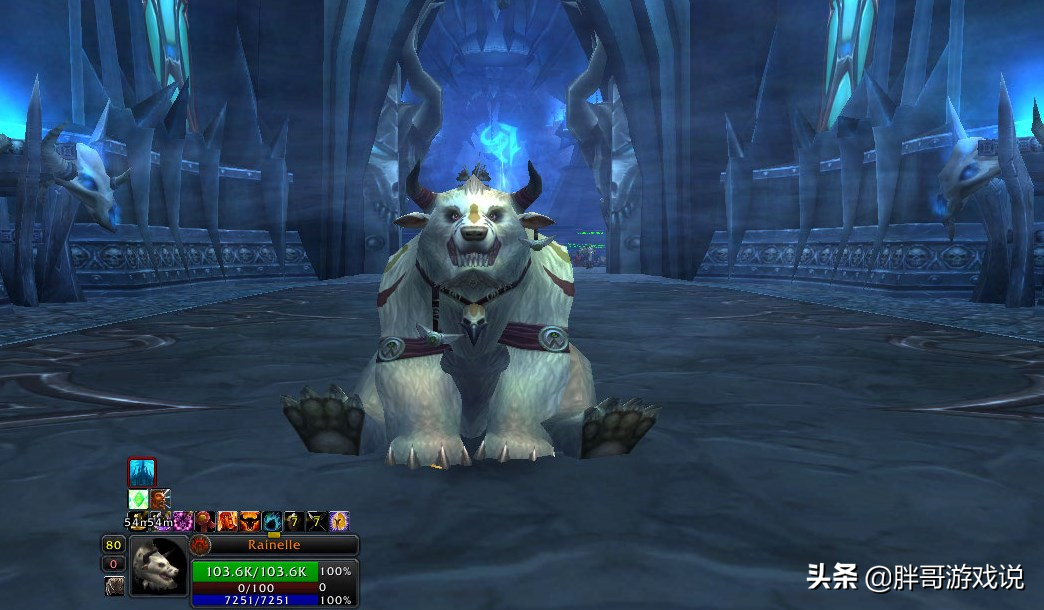Click the Rainelle bear portrait
This screenshot has width=1044, height=610.
click(158, 566)
